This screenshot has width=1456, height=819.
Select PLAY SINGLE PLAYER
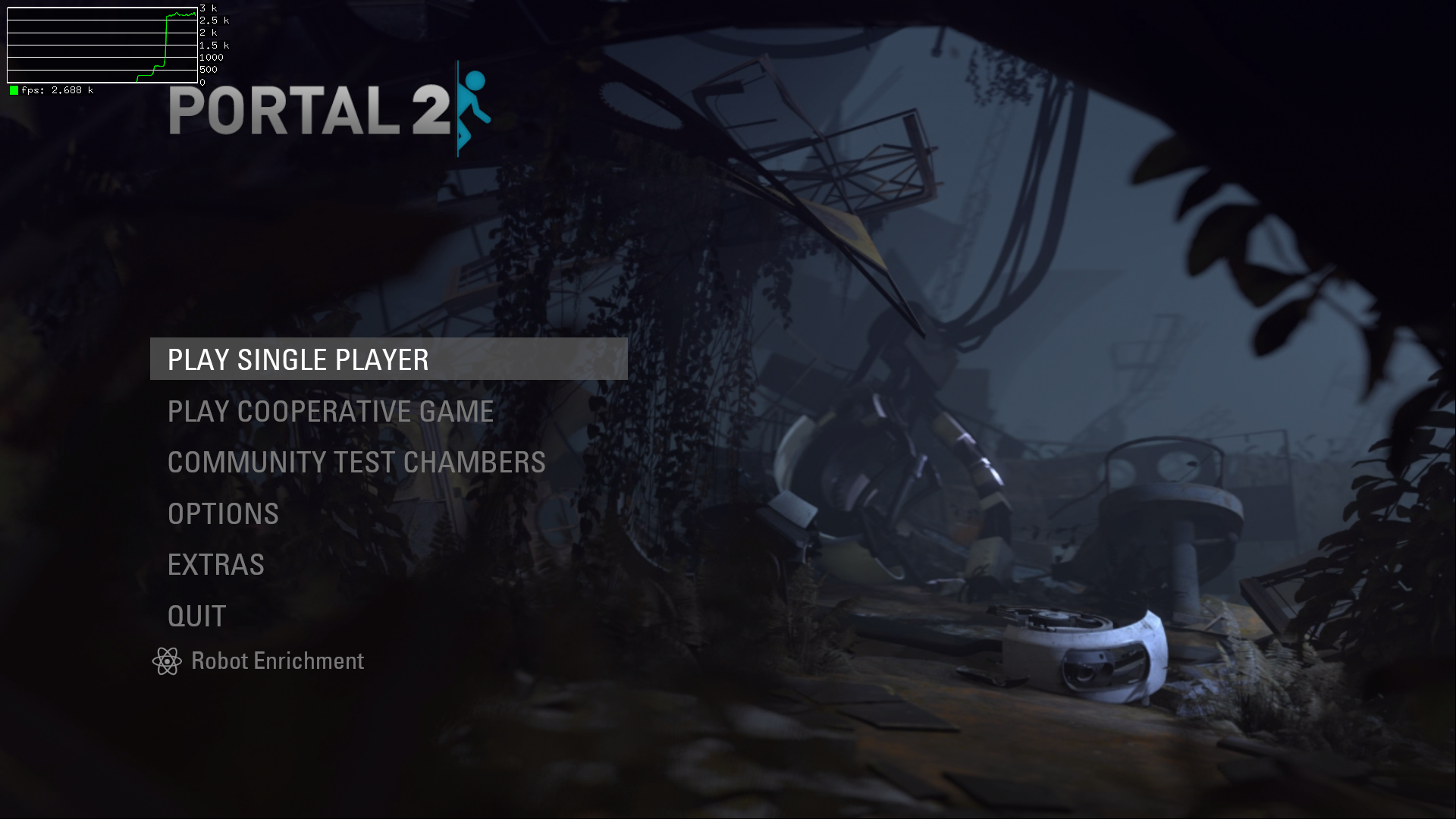coord(297,359)
